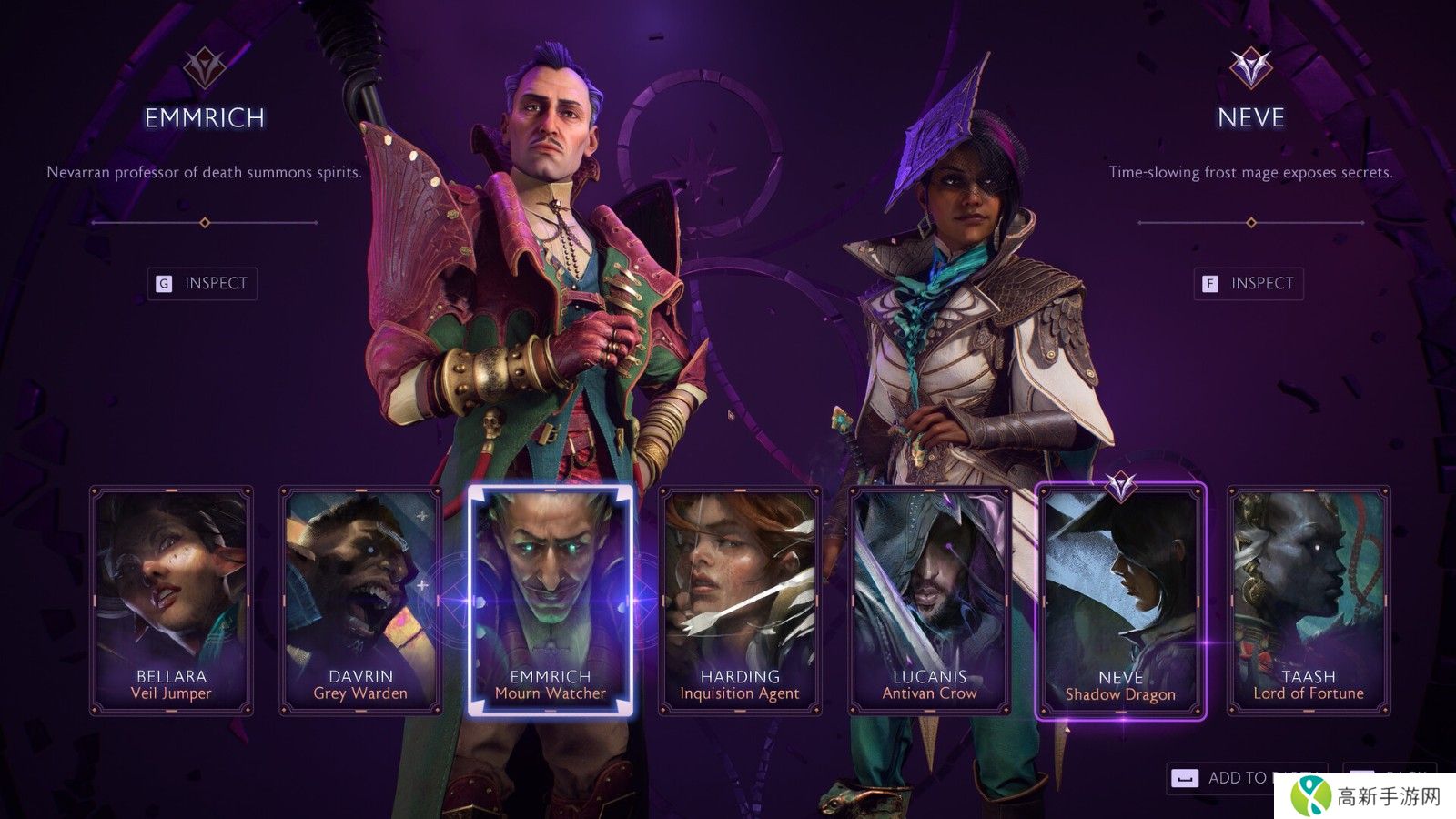1456x819 pixels.
Task: Select the Bellara Veil Jumper card
Action: (171, 601)
